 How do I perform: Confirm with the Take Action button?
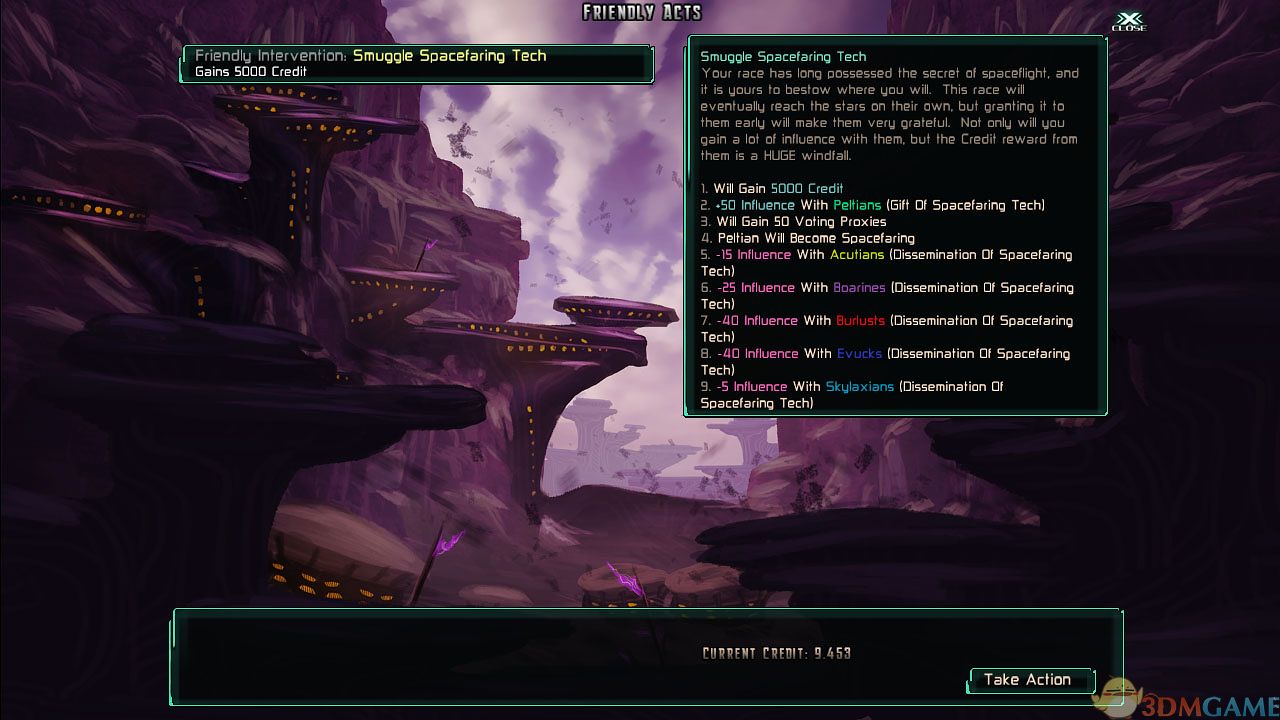click(1028, 680)
